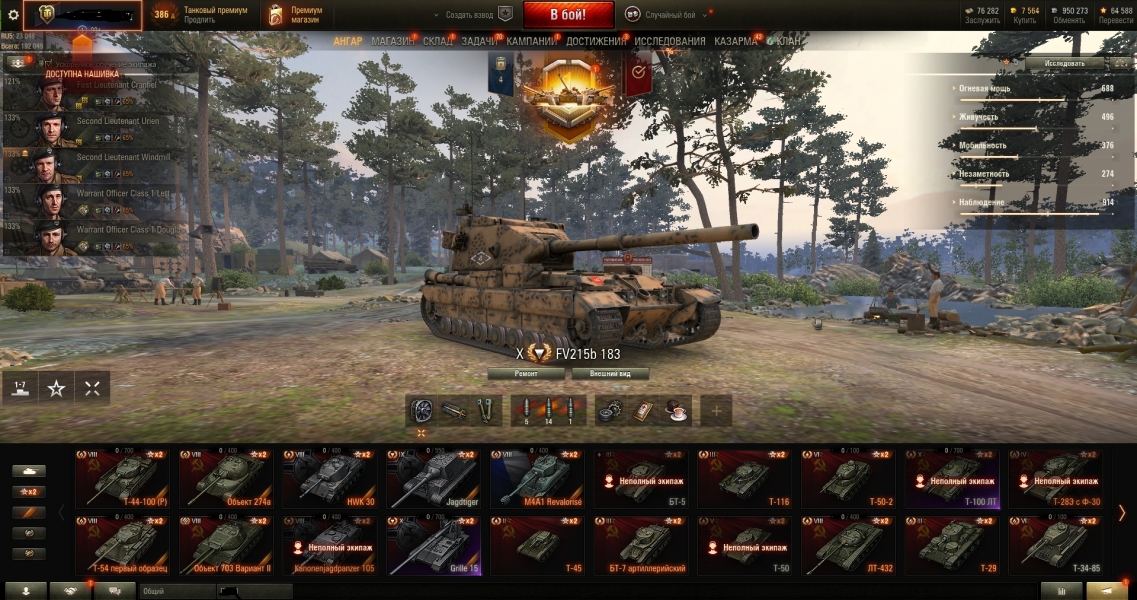Start battle with the red В бой! button

click(x=568, y=15)
